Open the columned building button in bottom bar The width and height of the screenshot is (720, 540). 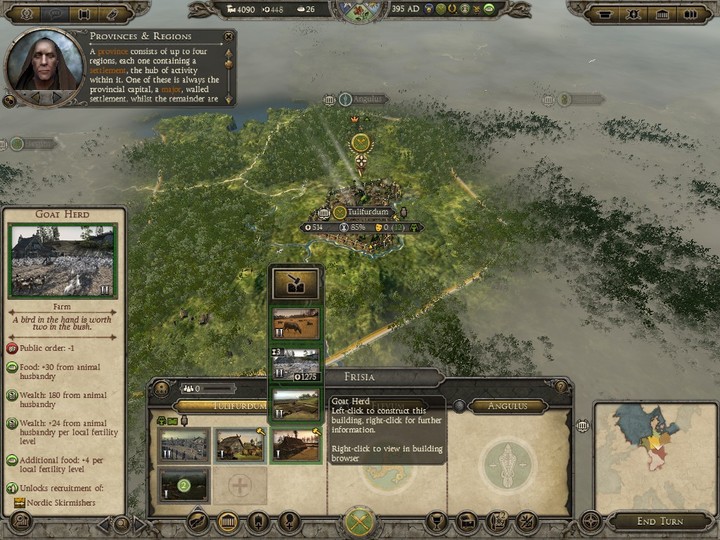227,521
